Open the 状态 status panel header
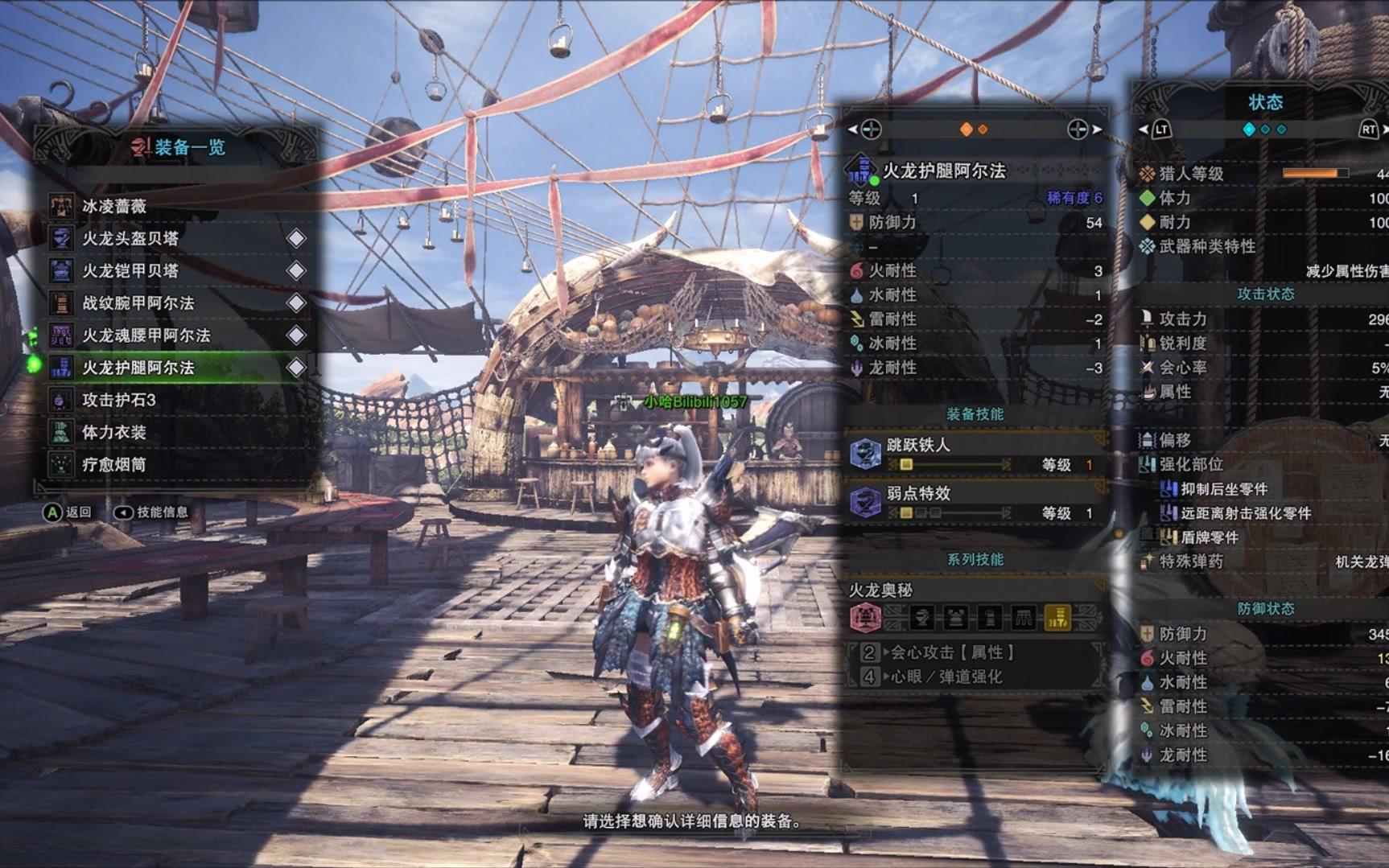Image resolution: width=1389 pixels, height=868 pixels. click(1265, 102)
